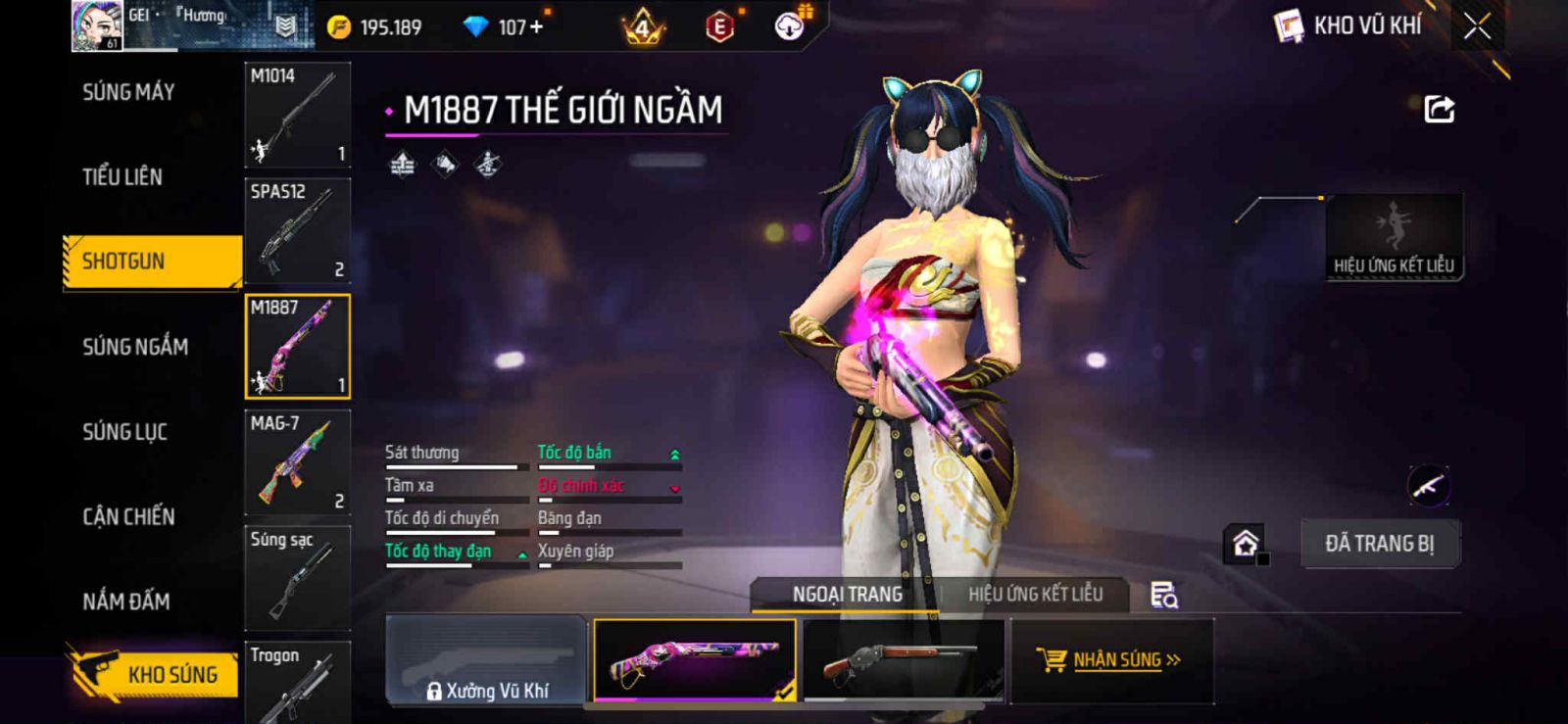Choose the SPAS12 shotgun slot
Viewport: 1568px width, 724px height.
pyautogui.click(x=297, y=231)
